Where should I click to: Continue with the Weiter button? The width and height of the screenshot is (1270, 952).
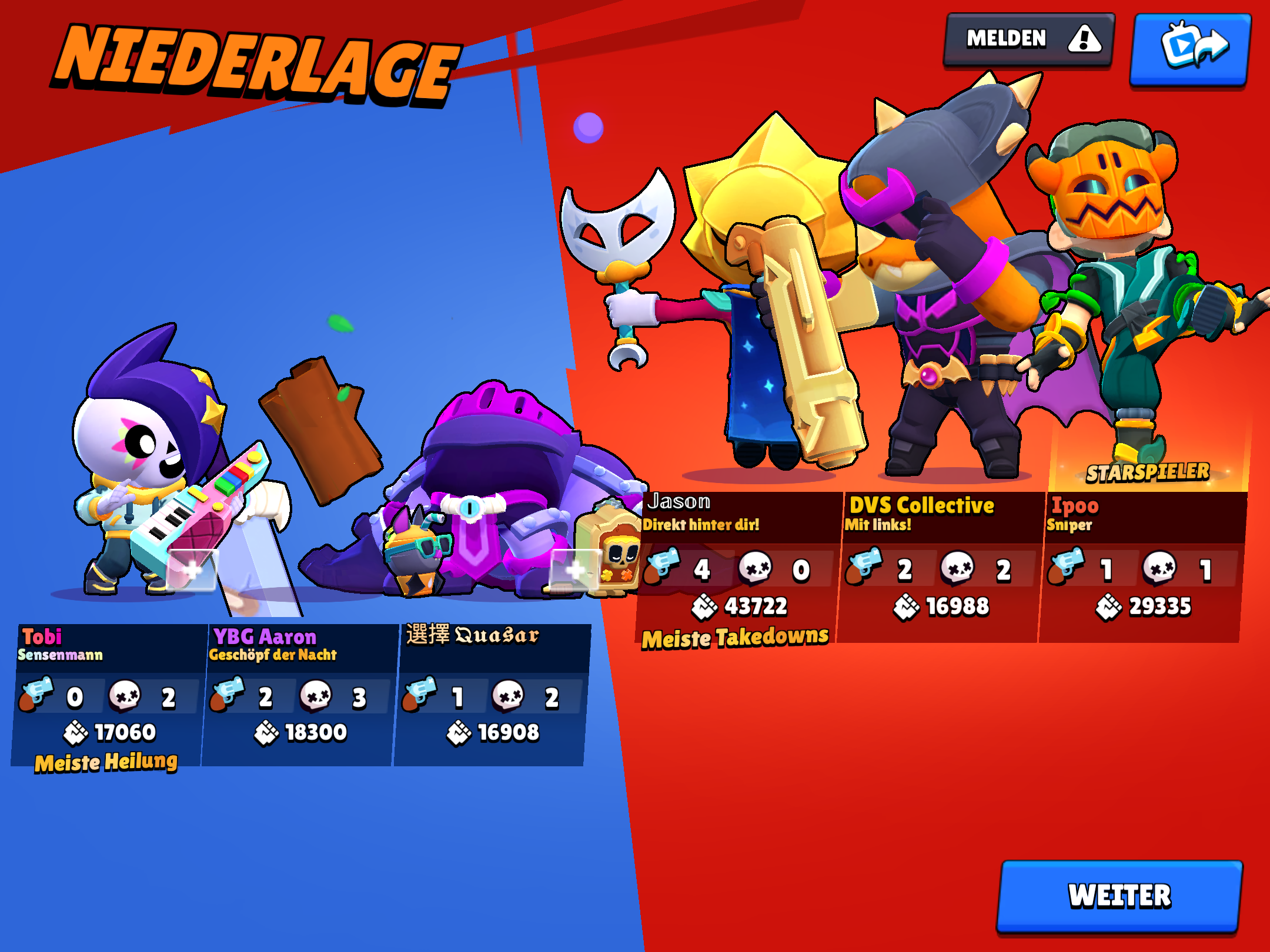(1119, 896)
